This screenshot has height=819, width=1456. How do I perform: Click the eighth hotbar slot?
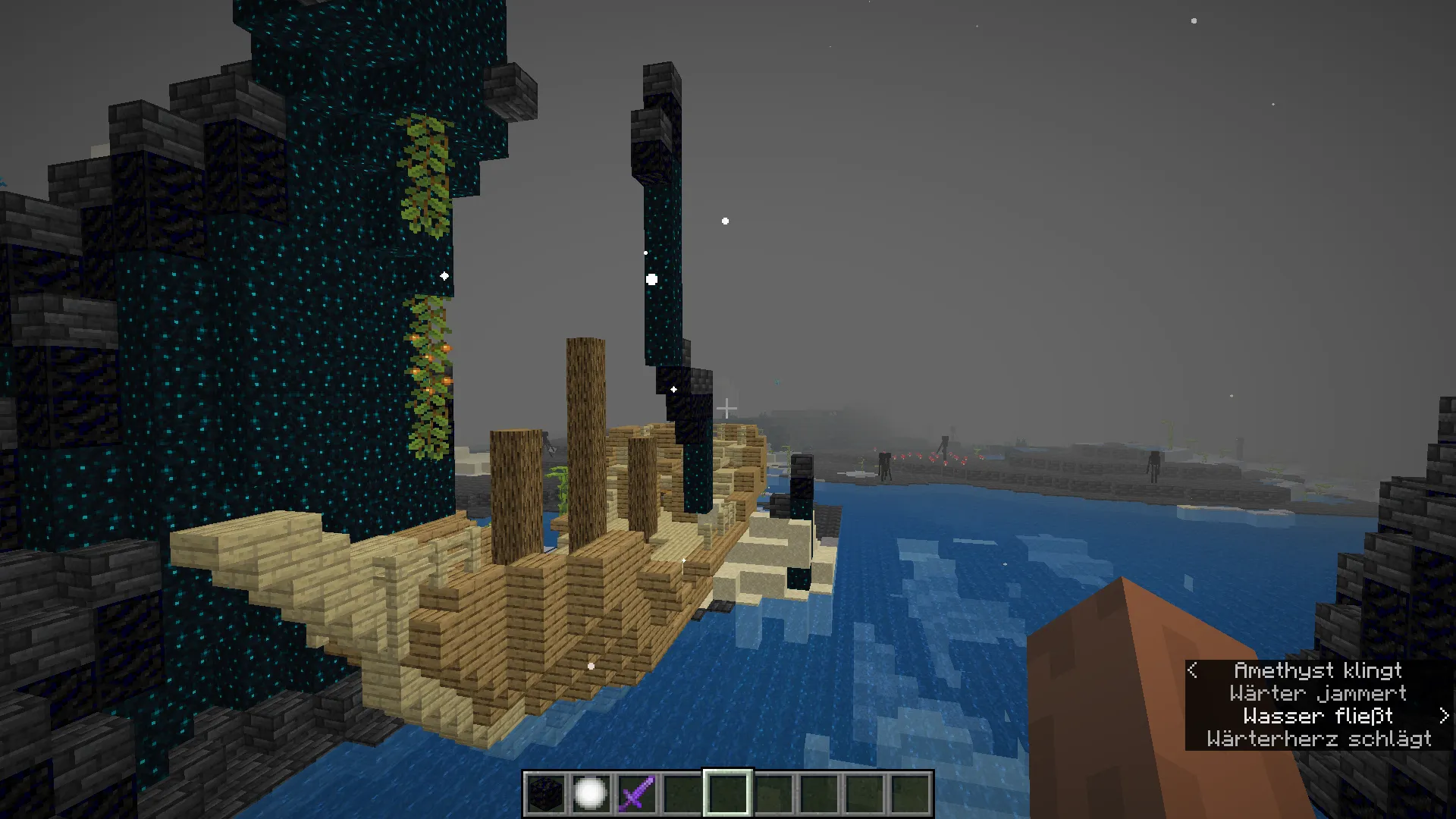[x=866, y=795]
